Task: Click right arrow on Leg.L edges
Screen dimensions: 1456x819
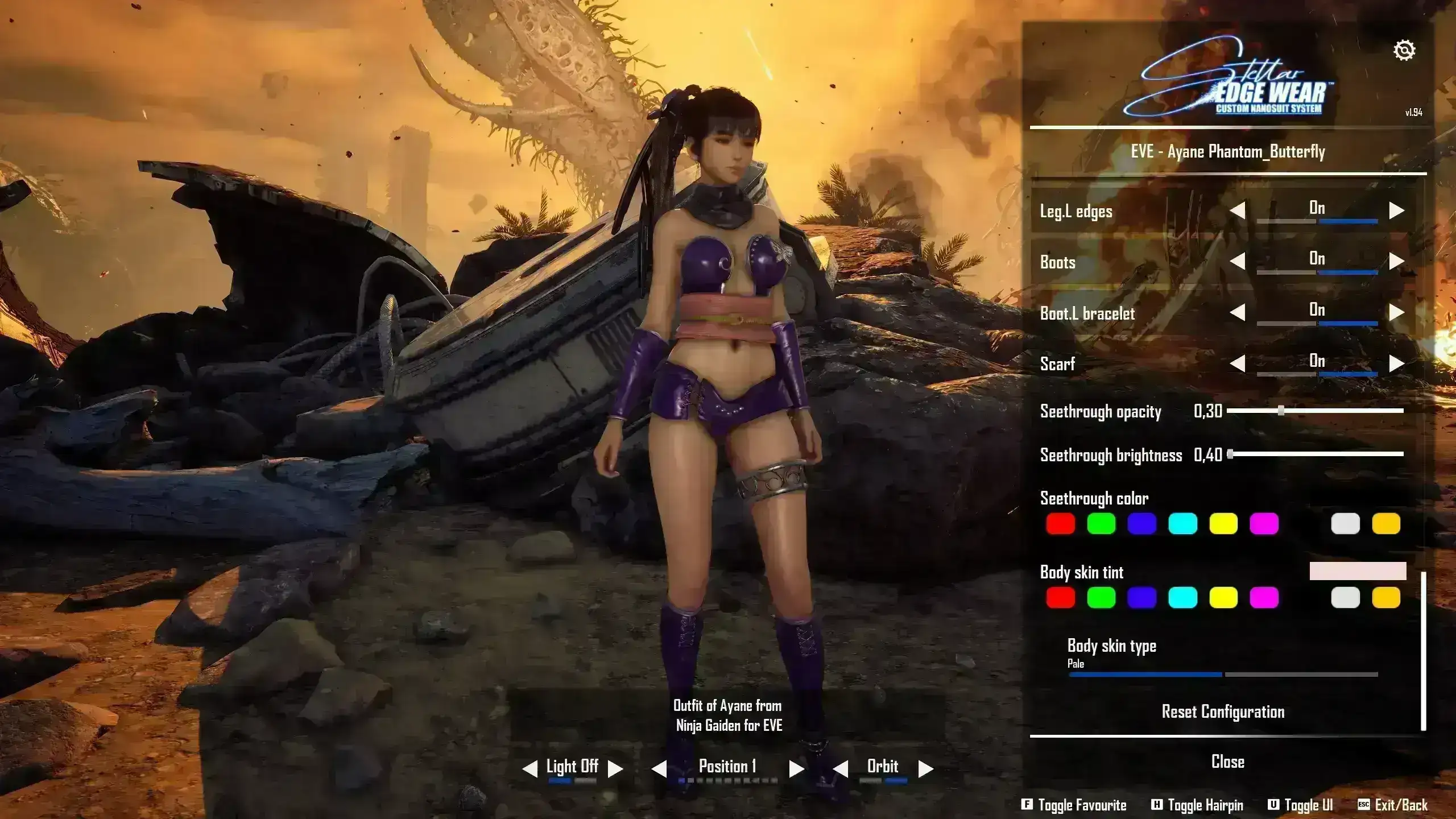Action: tap(1396, 210)
